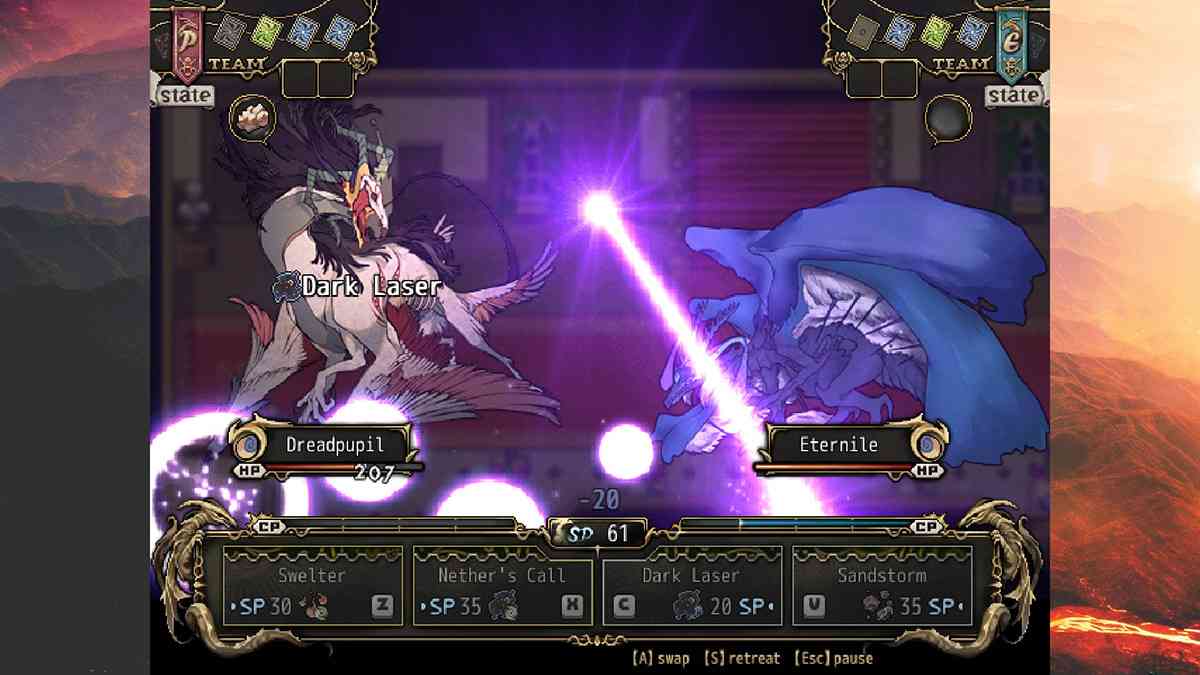Image resolution: width=1200 pixels, height=675 pixels.
Task: Open the player's state panel
Action: [185, 96]
